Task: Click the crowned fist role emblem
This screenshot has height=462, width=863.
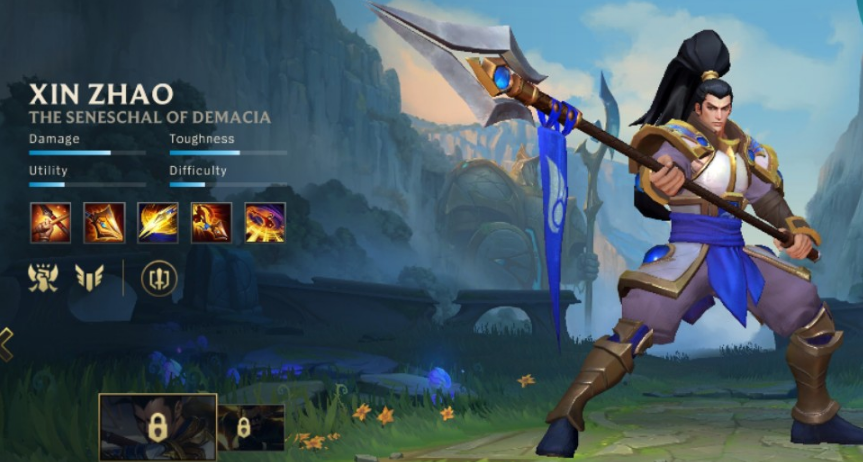Action: 43,277
